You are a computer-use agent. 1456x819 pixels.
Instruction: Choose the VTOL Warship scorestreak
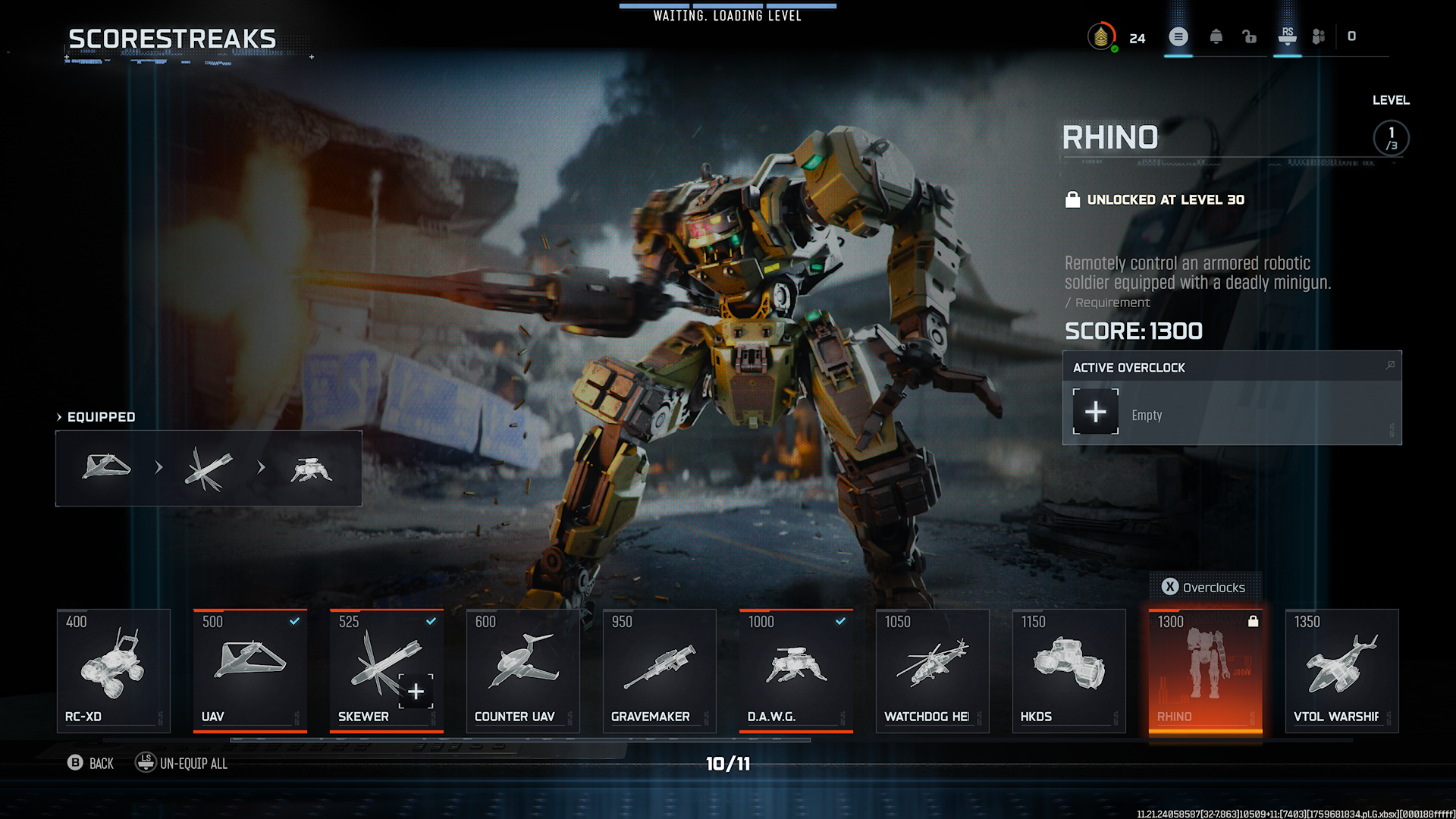pos(1342,670)
